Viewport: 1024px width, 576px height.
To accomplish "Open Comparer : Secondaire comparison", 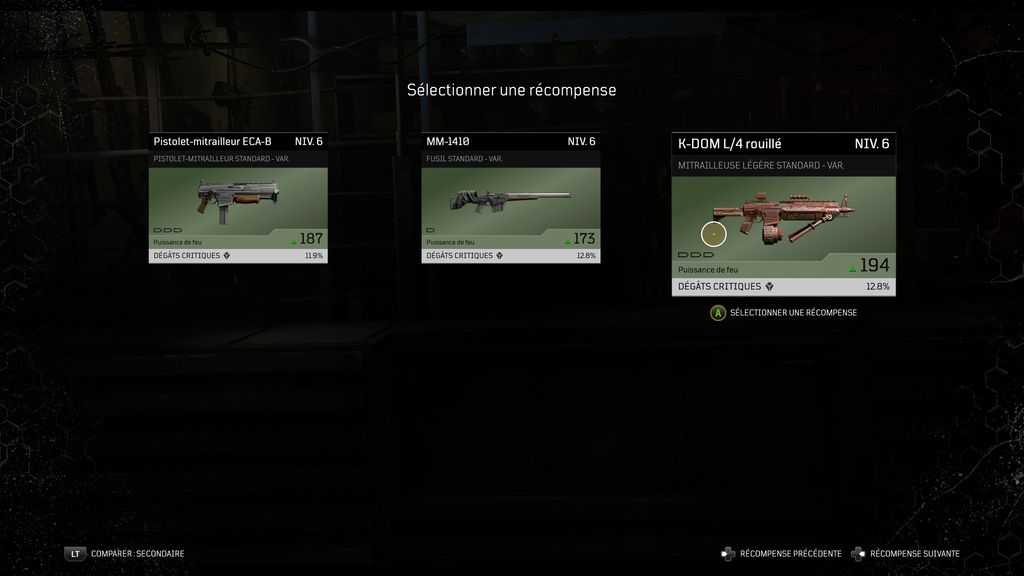I will (126, 553).
